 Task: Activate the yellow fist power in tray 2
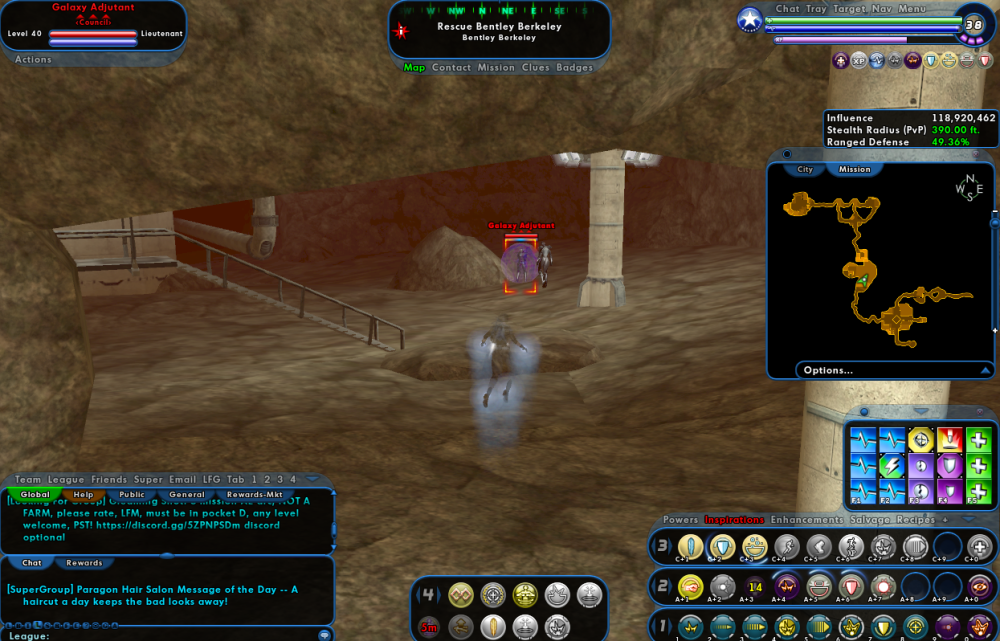[x=690, y=586]
